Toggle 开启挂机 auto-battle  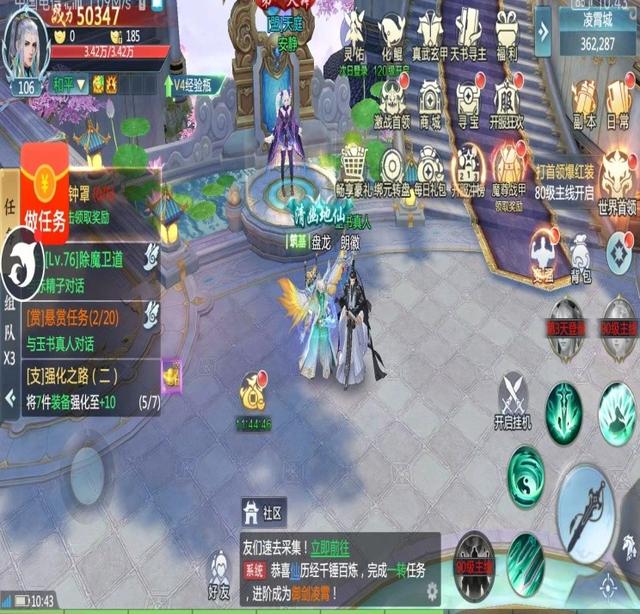pyautogui.click(x=512, y=401)
